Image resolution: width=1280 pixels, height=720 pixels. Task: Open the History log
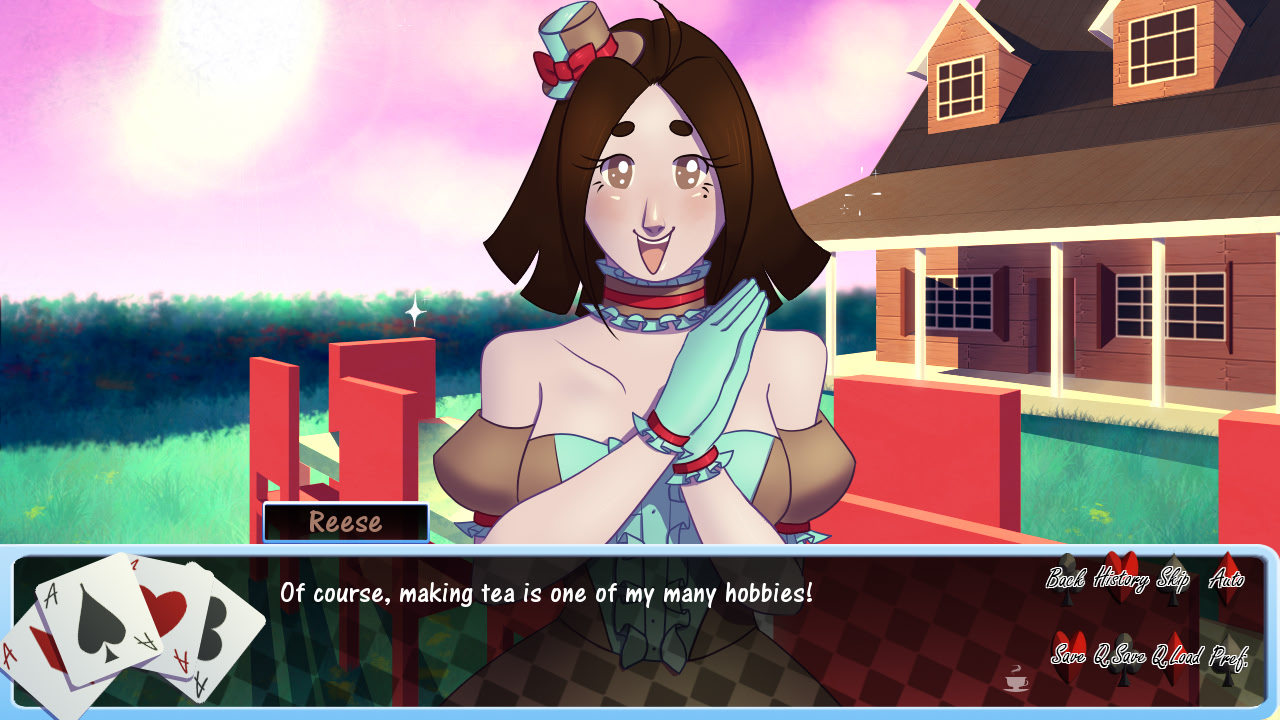(1121, 577)
